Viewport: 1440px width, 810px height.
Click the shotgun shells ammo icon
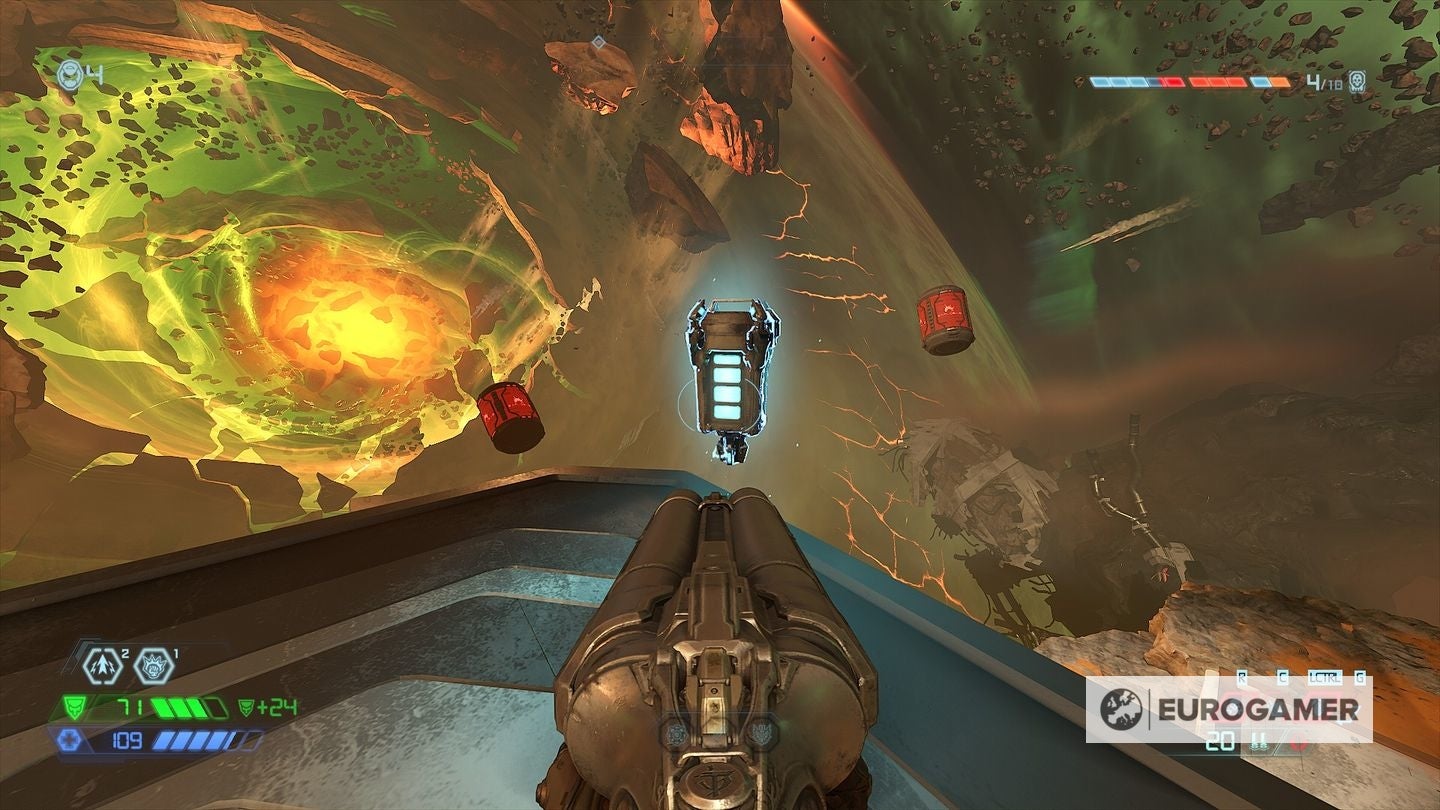(x=1260, y=743)
